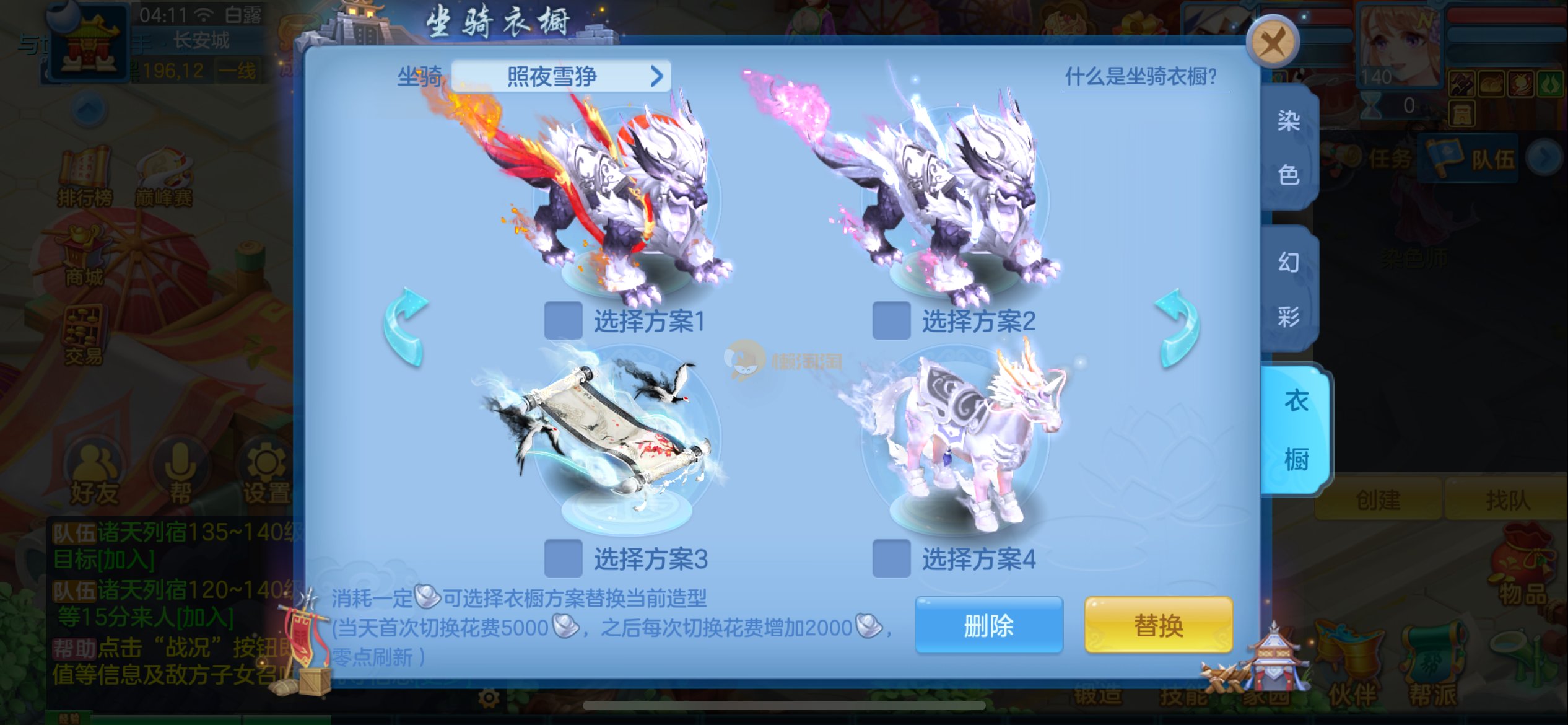1568x725 pixels.
Task: Select the 衣橱 wardrobe tab
Action: 1296,430
